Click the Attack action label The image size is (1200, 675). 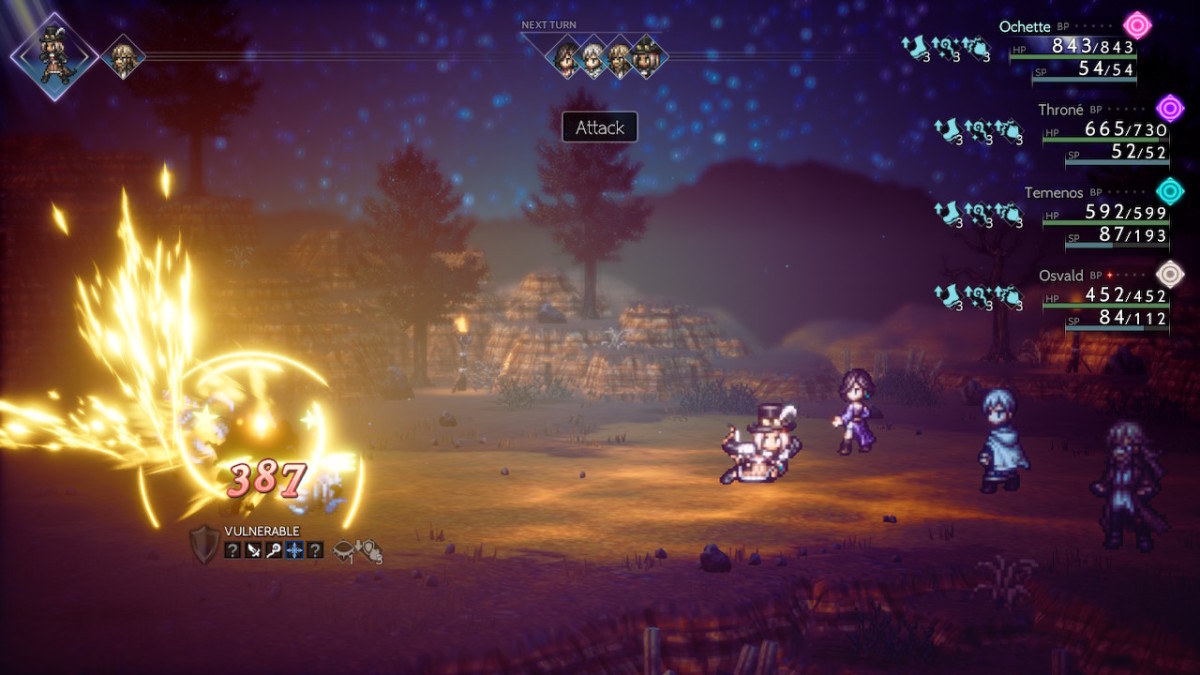tap(600, 128)
